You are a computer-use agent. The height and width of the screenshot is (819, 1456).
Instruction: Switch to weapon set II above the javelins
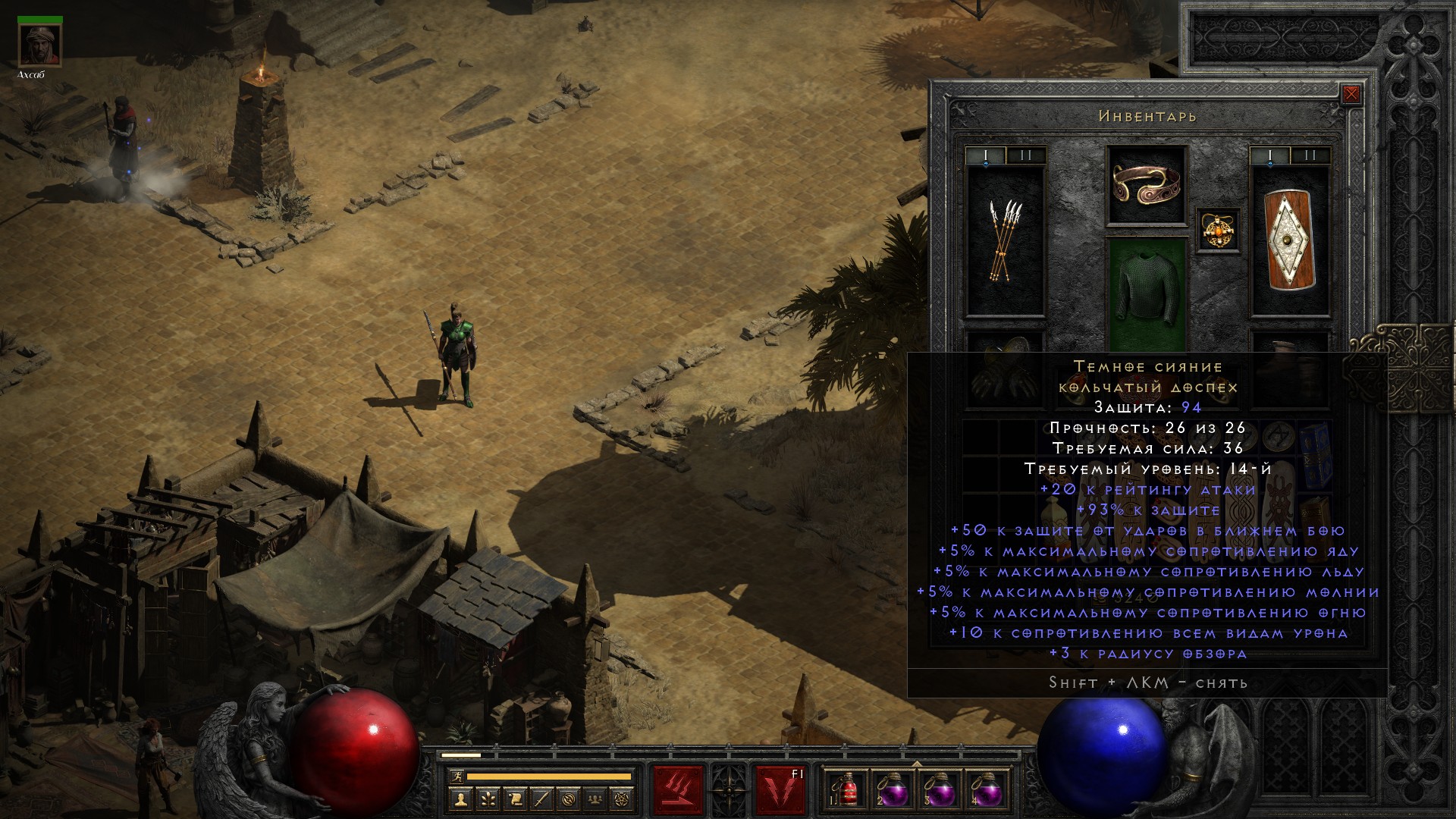(x=1026, y=155)
